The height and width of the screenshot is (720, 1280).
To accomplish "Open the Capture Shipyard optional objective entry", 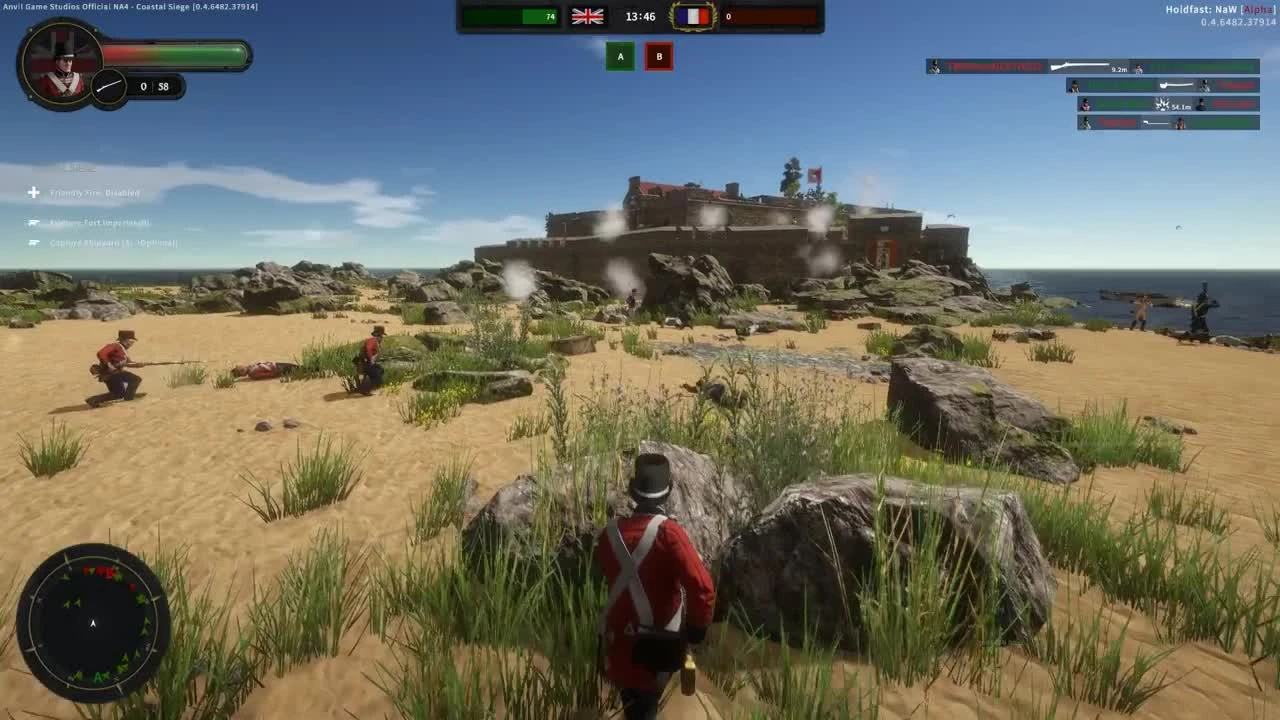I will tap(113, 243).
